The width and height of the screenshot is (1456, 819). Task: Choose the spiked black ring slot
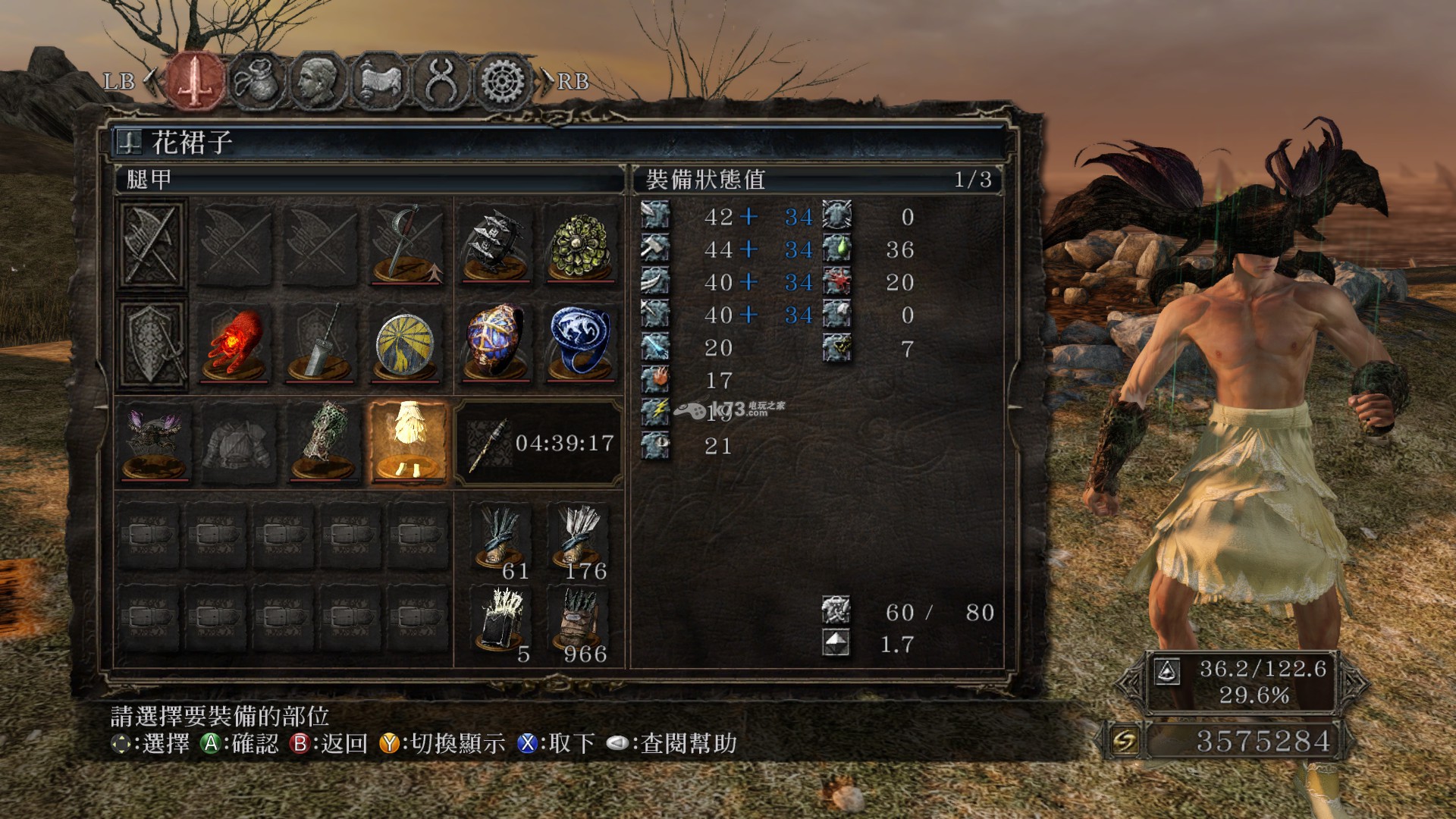[496, 244]
